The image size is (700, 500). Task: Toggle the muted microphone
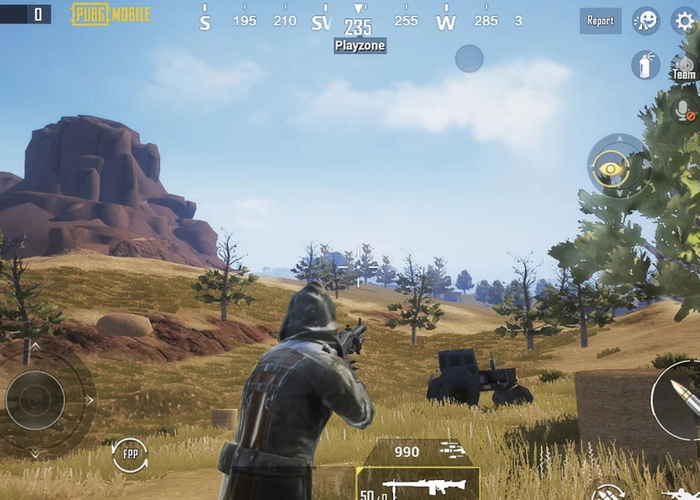[x=685, y=109]
